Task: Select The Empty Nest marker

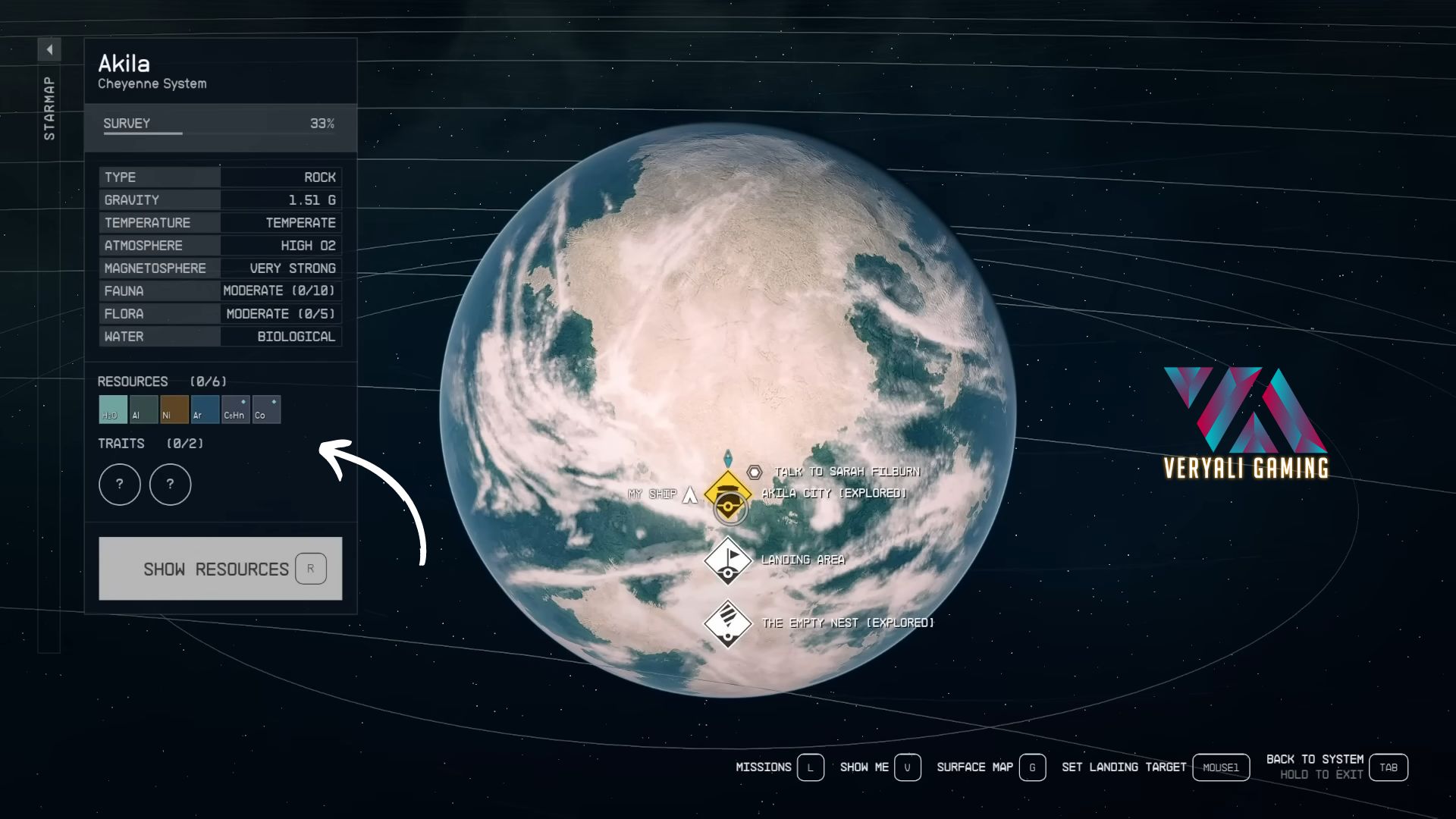Action: tap(727, 623)
